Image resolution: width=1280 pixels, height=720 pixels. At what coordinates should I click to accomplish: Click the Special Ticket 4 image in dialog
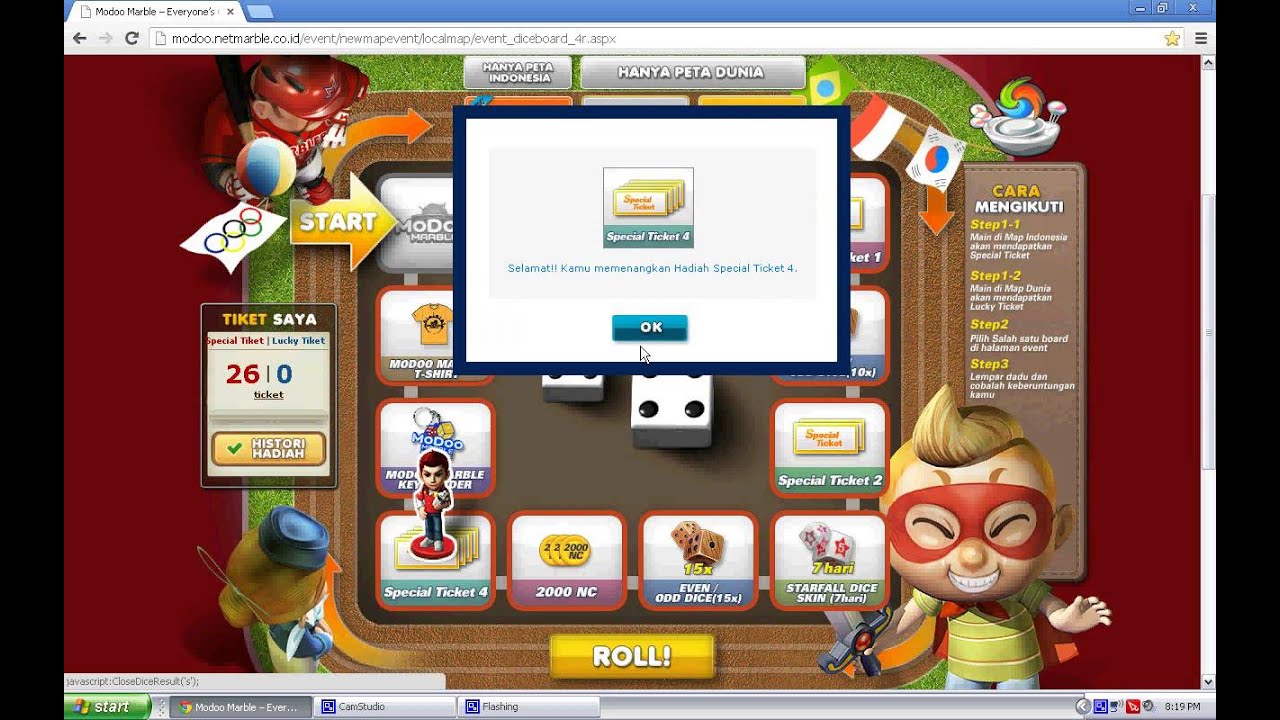[648, 205]
